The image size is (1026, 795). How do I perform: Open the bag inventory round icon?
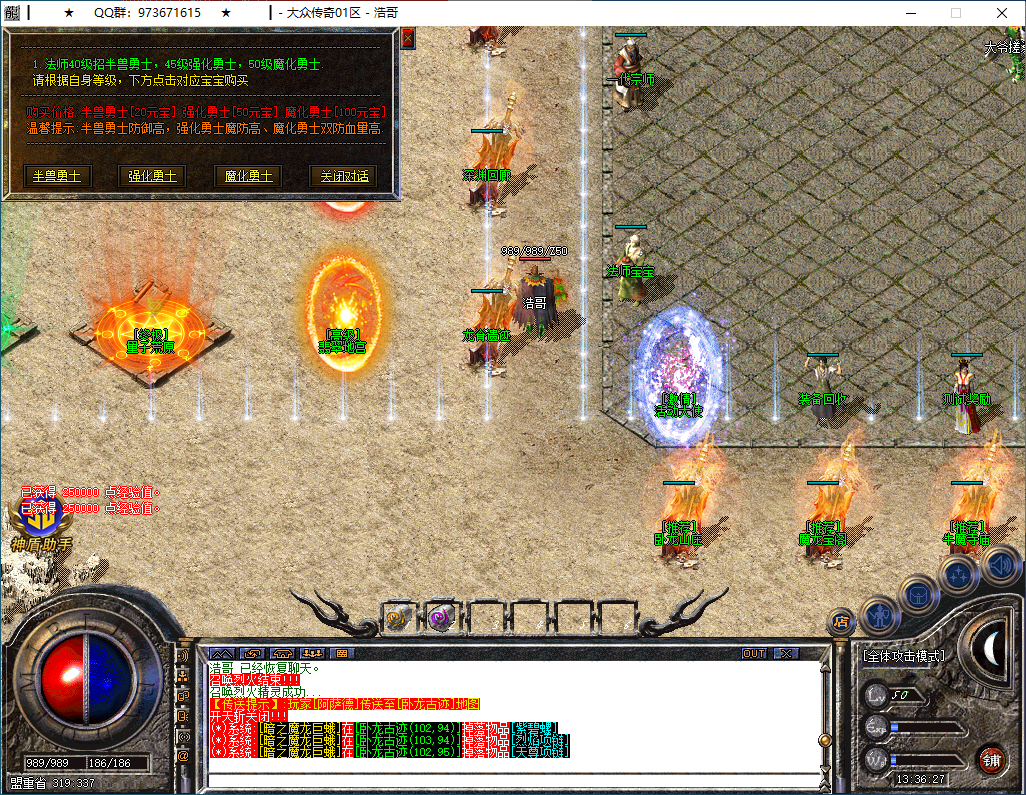click(918, 594)
